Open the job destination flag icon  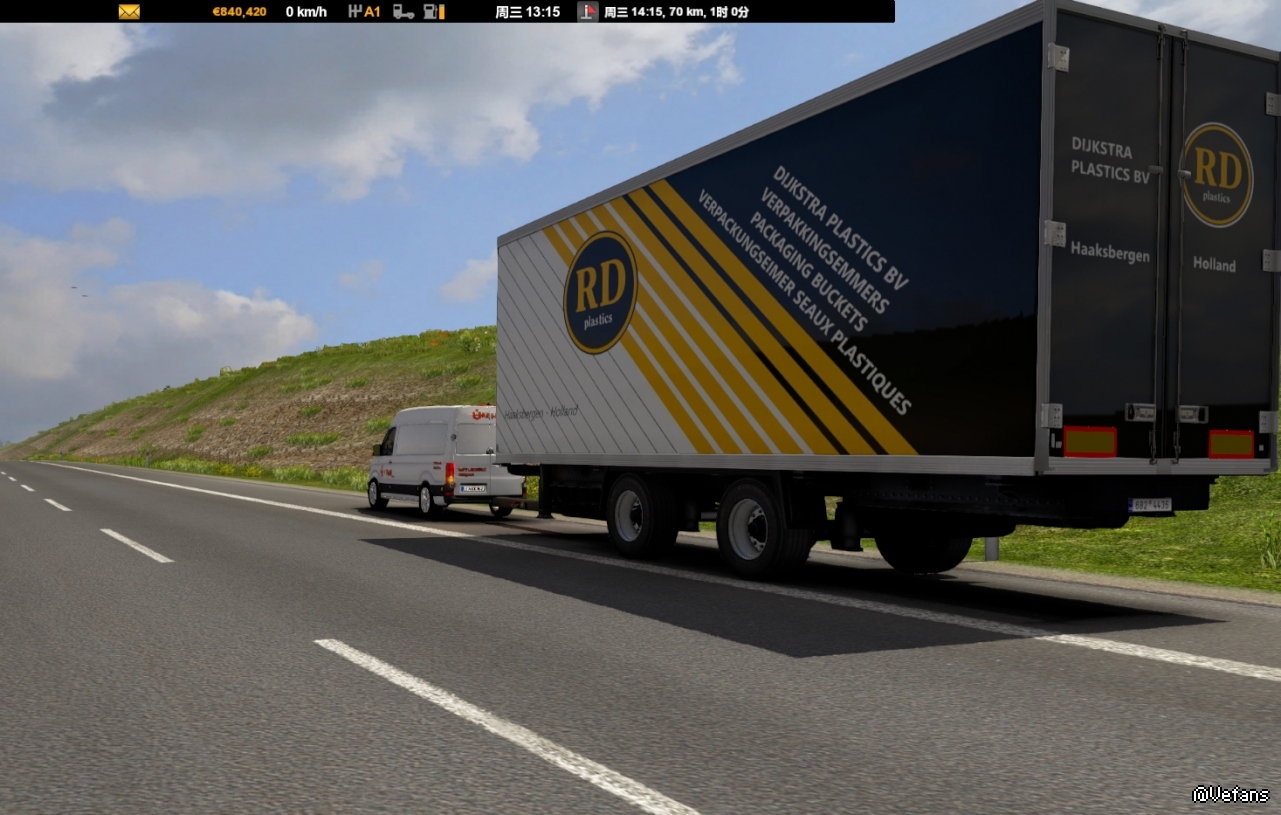[588, 12]
